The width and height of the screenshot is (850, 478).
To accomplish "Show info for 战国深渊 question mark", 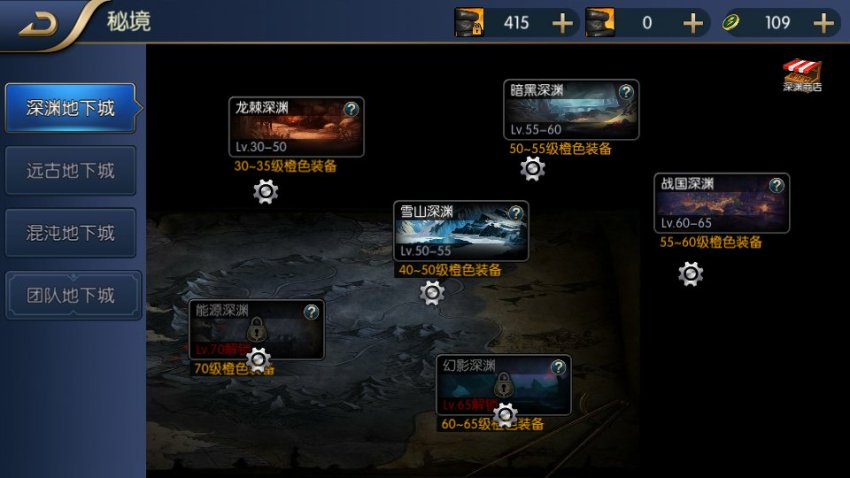I will 776,186.
